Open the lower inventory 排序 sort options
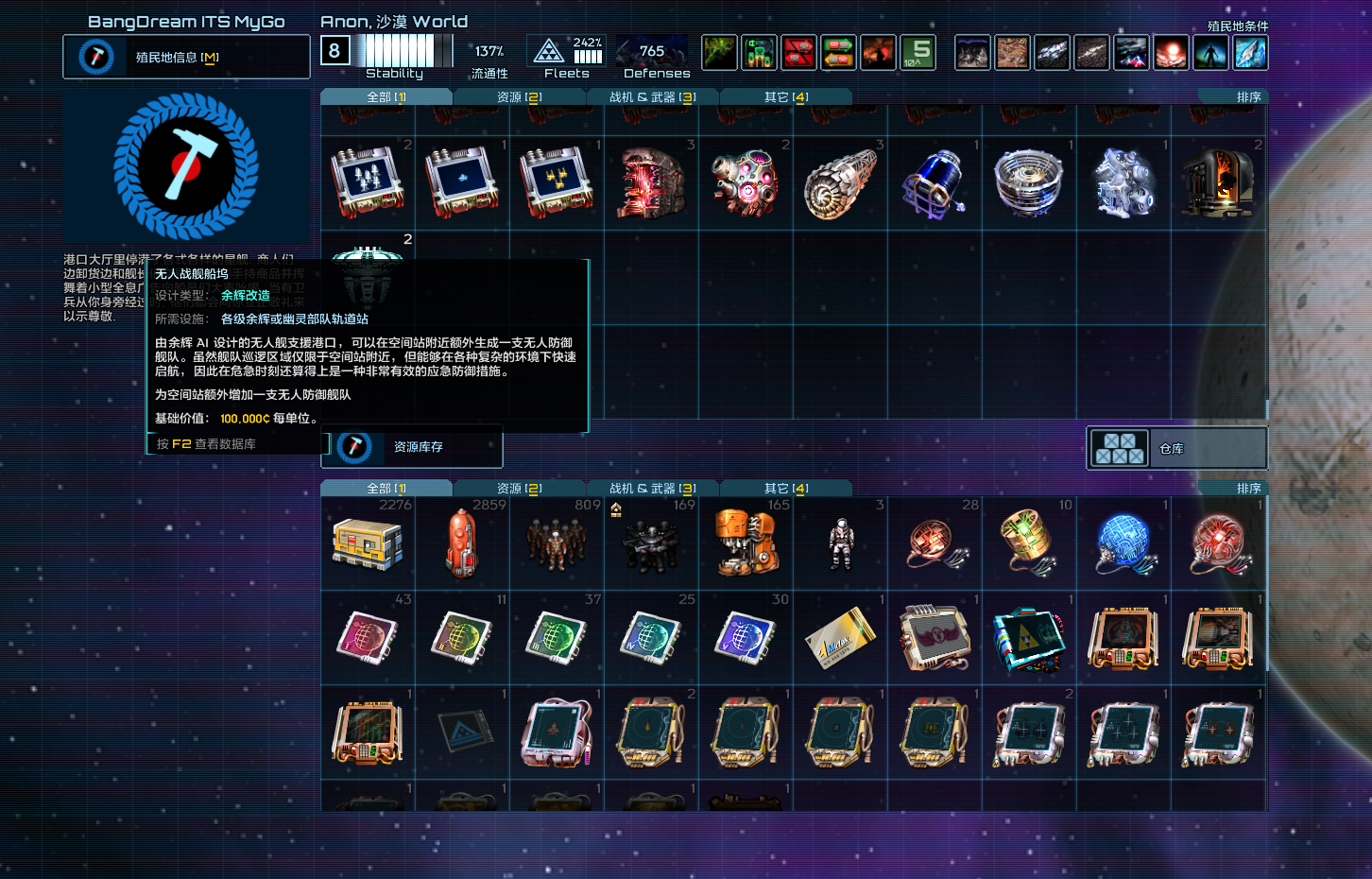 1247,488
